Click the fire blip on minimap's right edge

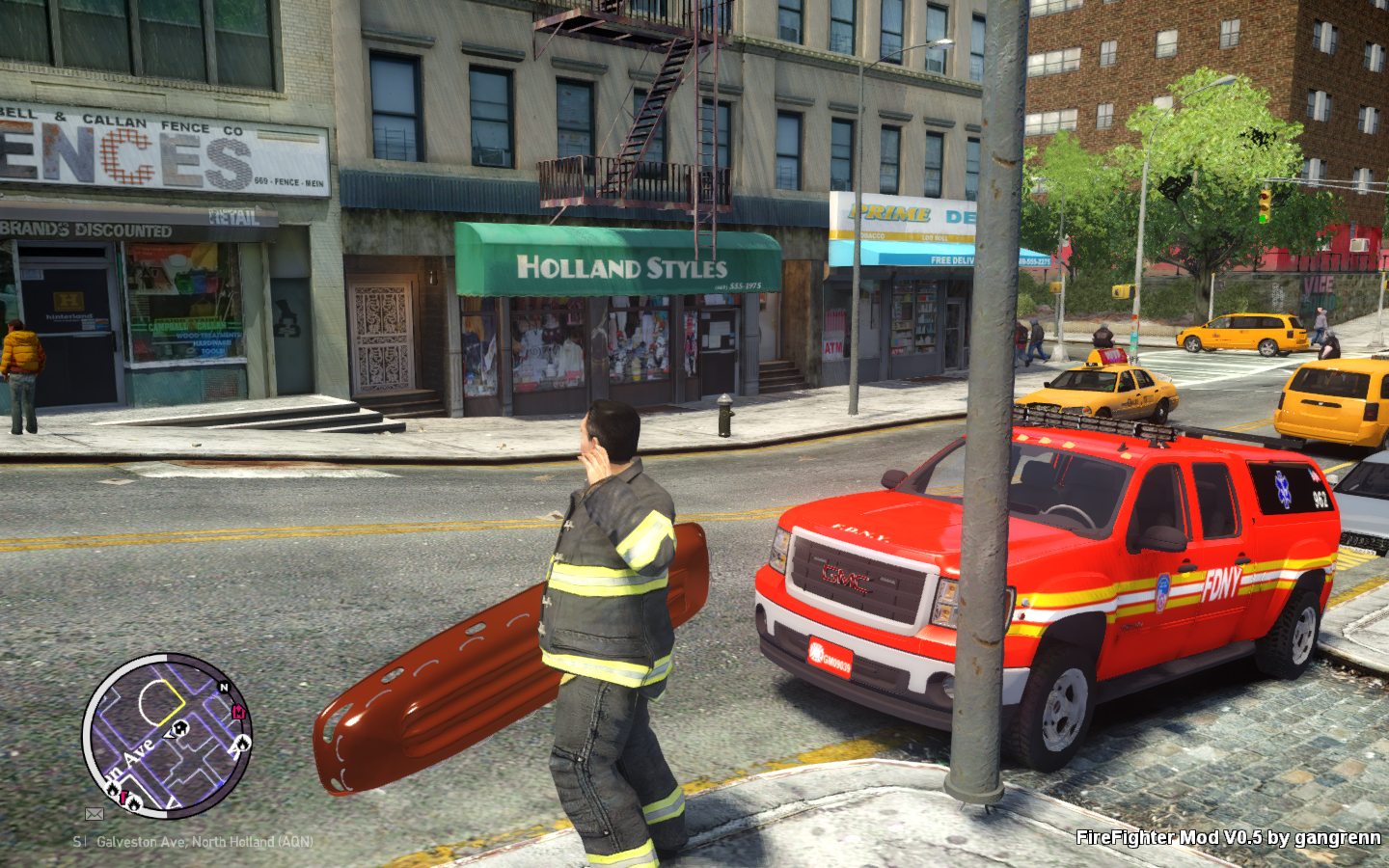241,743
